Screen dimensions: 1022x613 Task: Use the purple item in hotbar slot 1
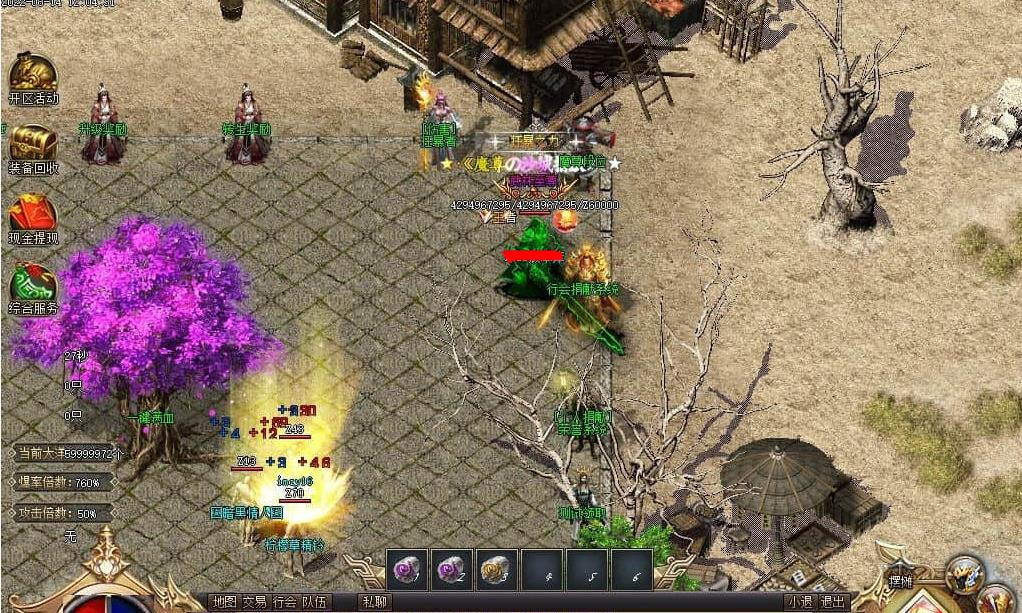pyautogui.click(x=407, y=569)
